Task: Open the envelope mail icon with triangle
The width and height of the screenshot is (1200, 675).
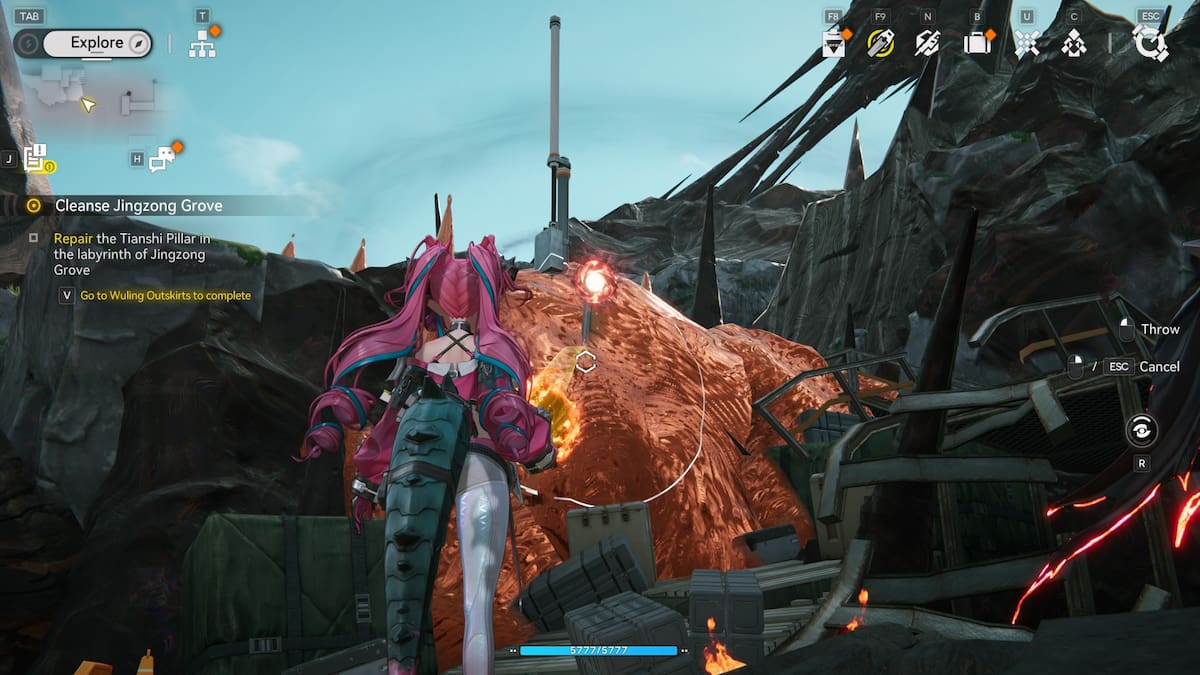Action: (833, 44)
